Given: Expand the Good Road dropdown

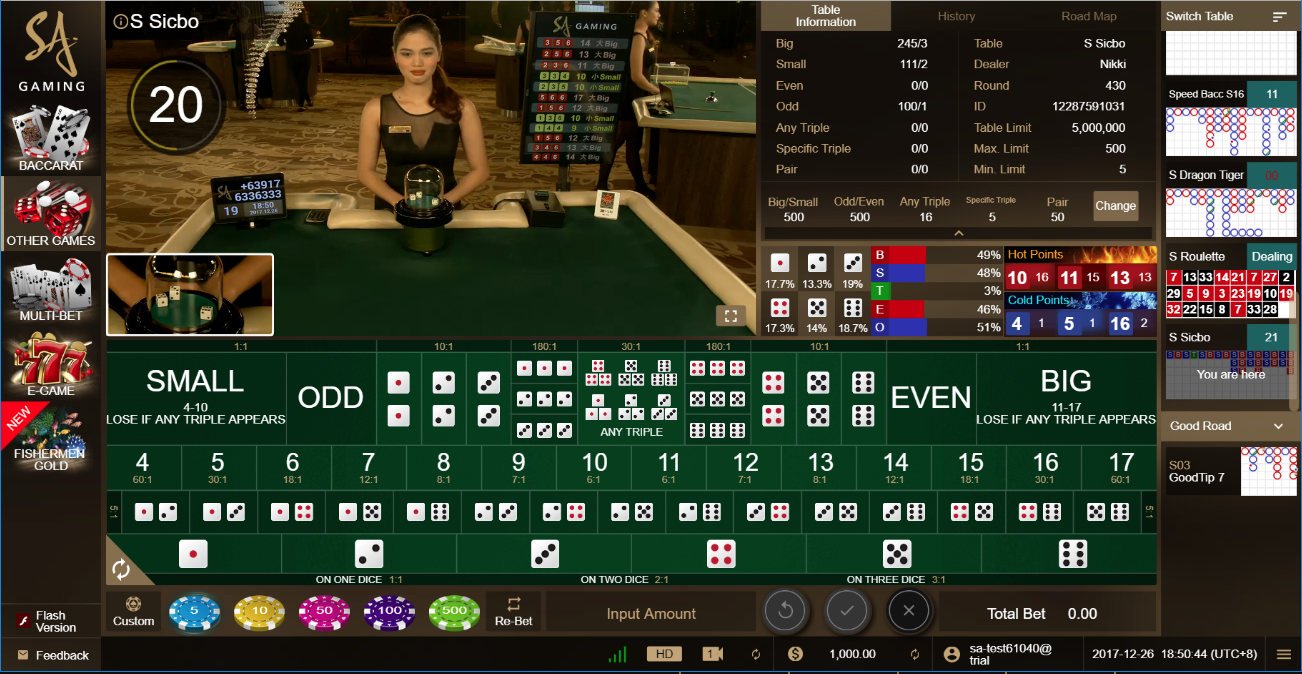Looking at the screenshot, I should pyautogui.click(x=1230, y=426).
